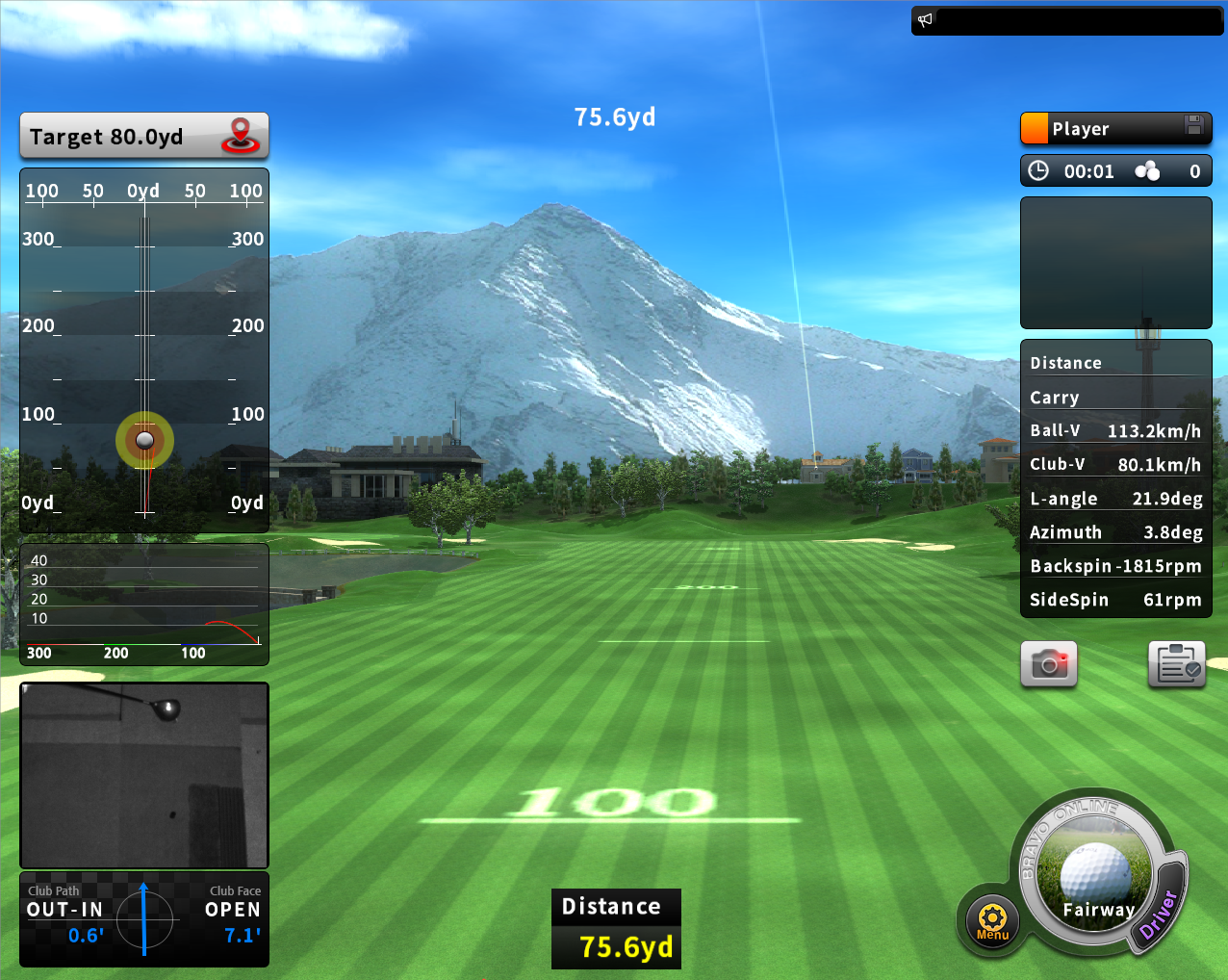Open the Player name panel

coord(1102,129)
